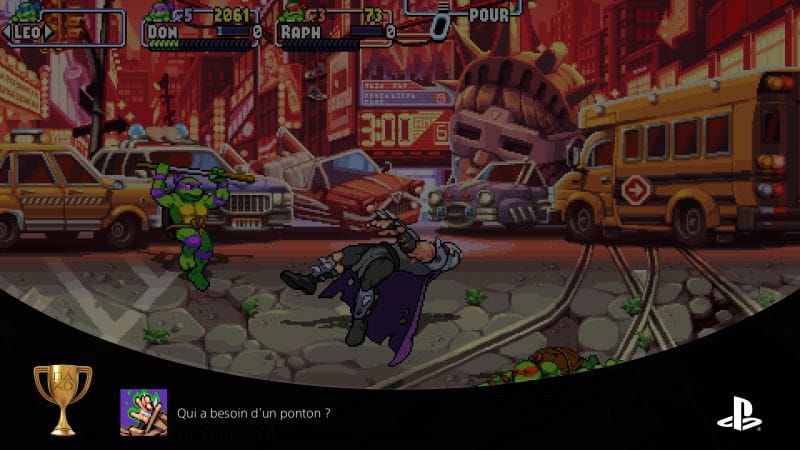Click the right arrow beside LEO
The image size is (800, 450).
[48, 31]
